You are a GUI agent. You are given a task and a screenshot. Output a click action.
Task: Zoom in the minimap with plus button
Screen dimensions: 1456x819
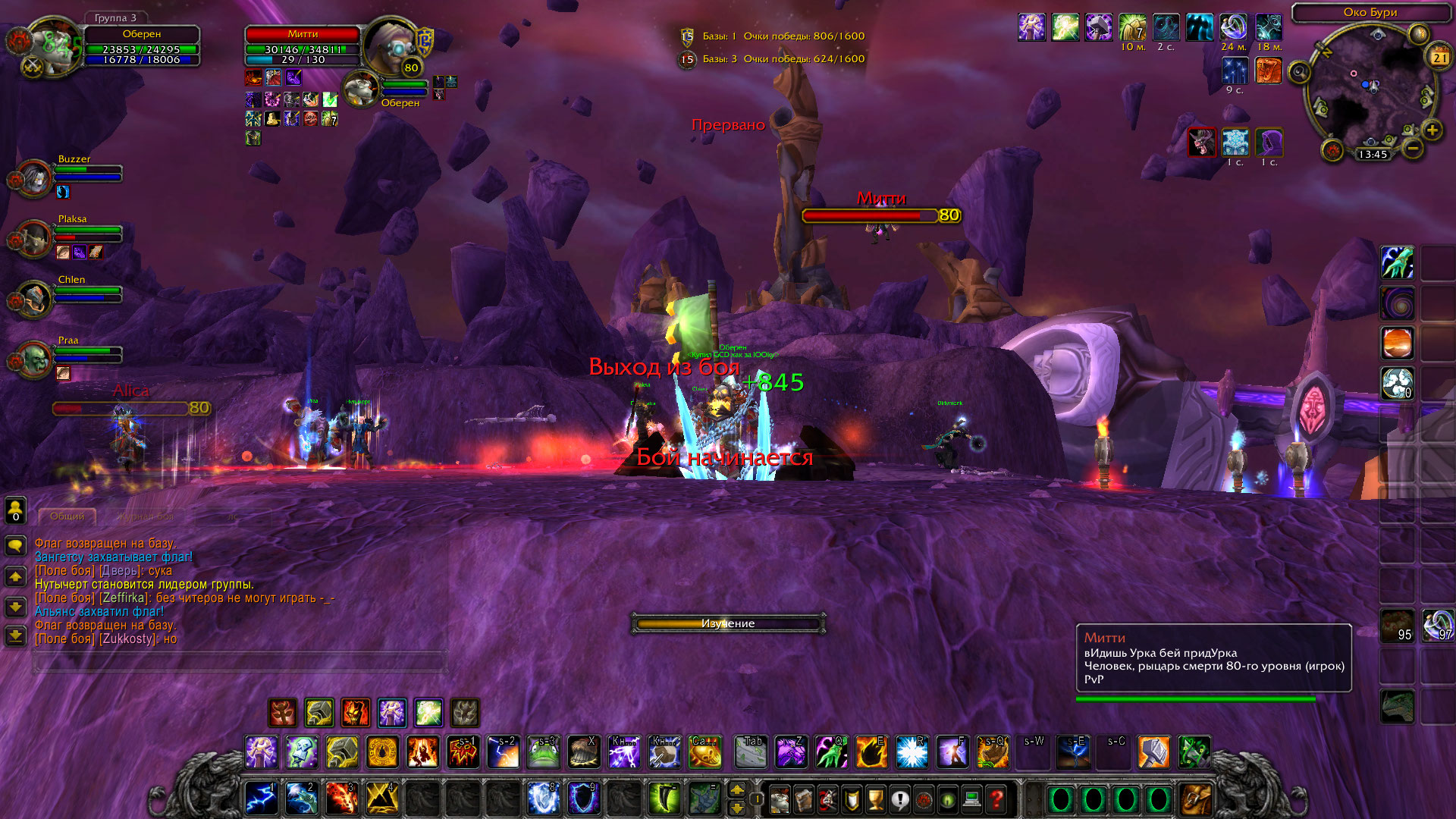(x=1432, y=130)
